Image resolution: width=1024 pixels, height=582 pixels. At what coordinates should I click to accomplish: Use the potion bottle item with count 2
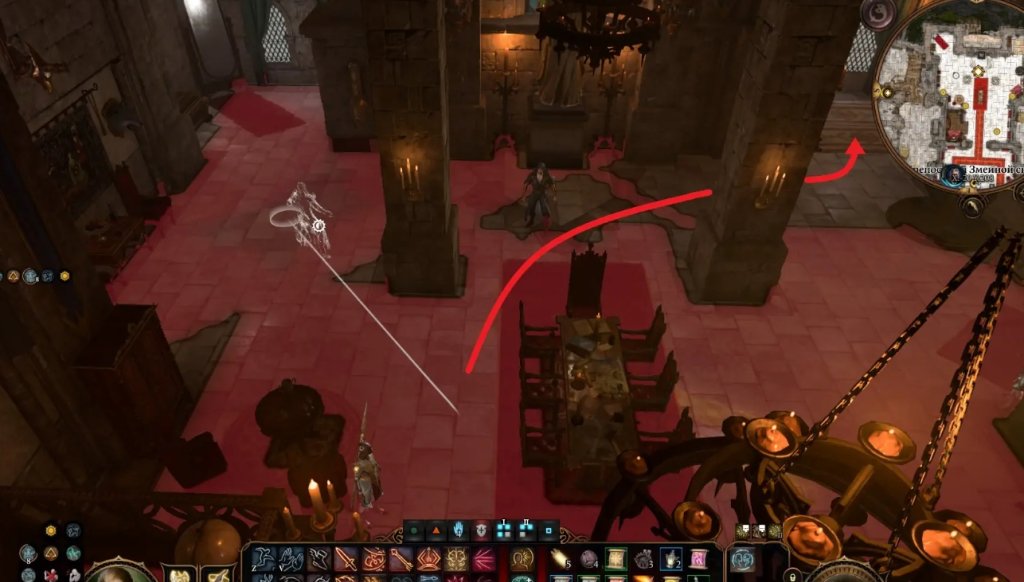(x=671, y=559)
